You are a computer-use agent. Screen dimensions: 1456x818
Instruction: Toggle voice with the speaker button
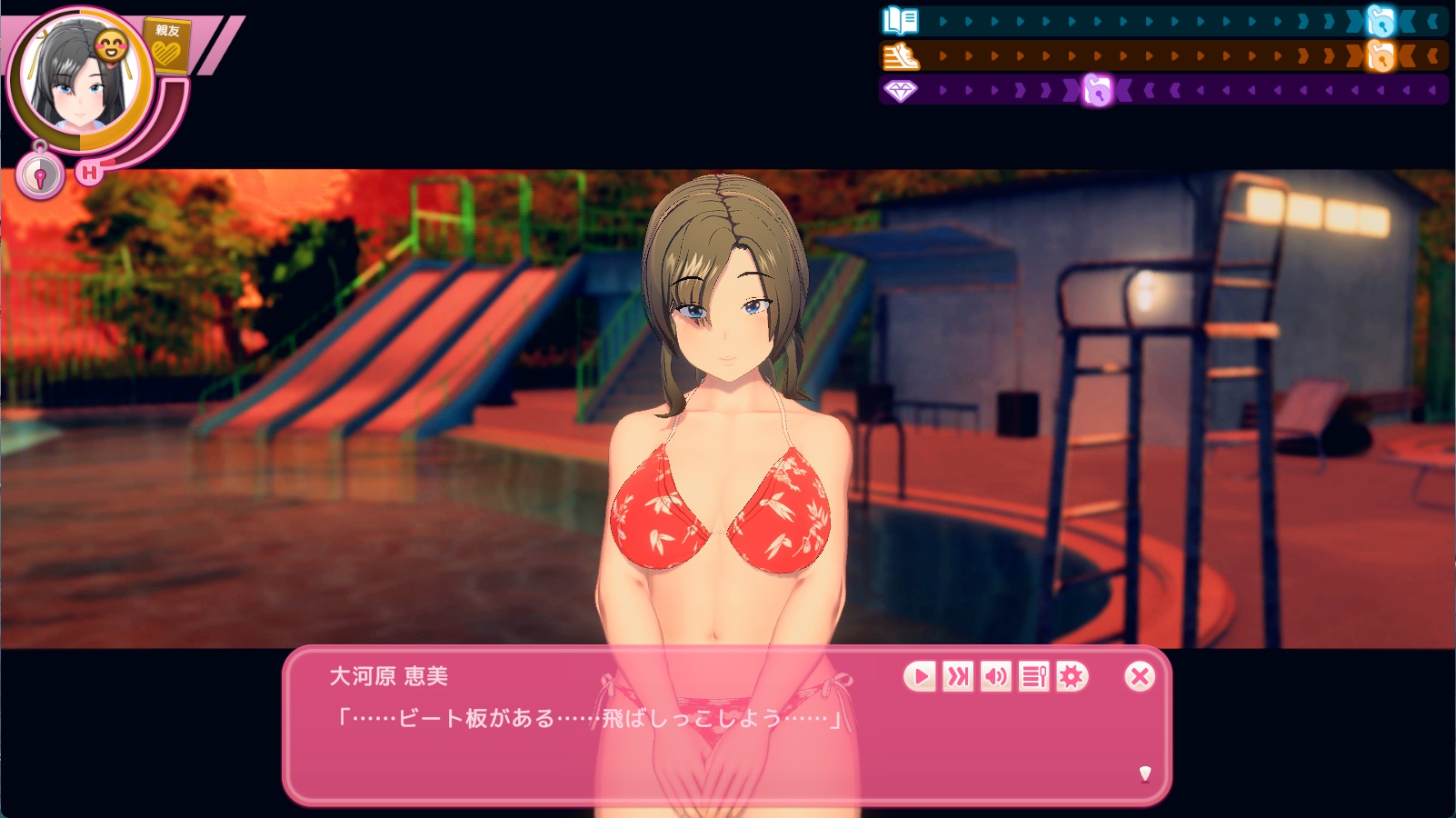tap(996, 676)
